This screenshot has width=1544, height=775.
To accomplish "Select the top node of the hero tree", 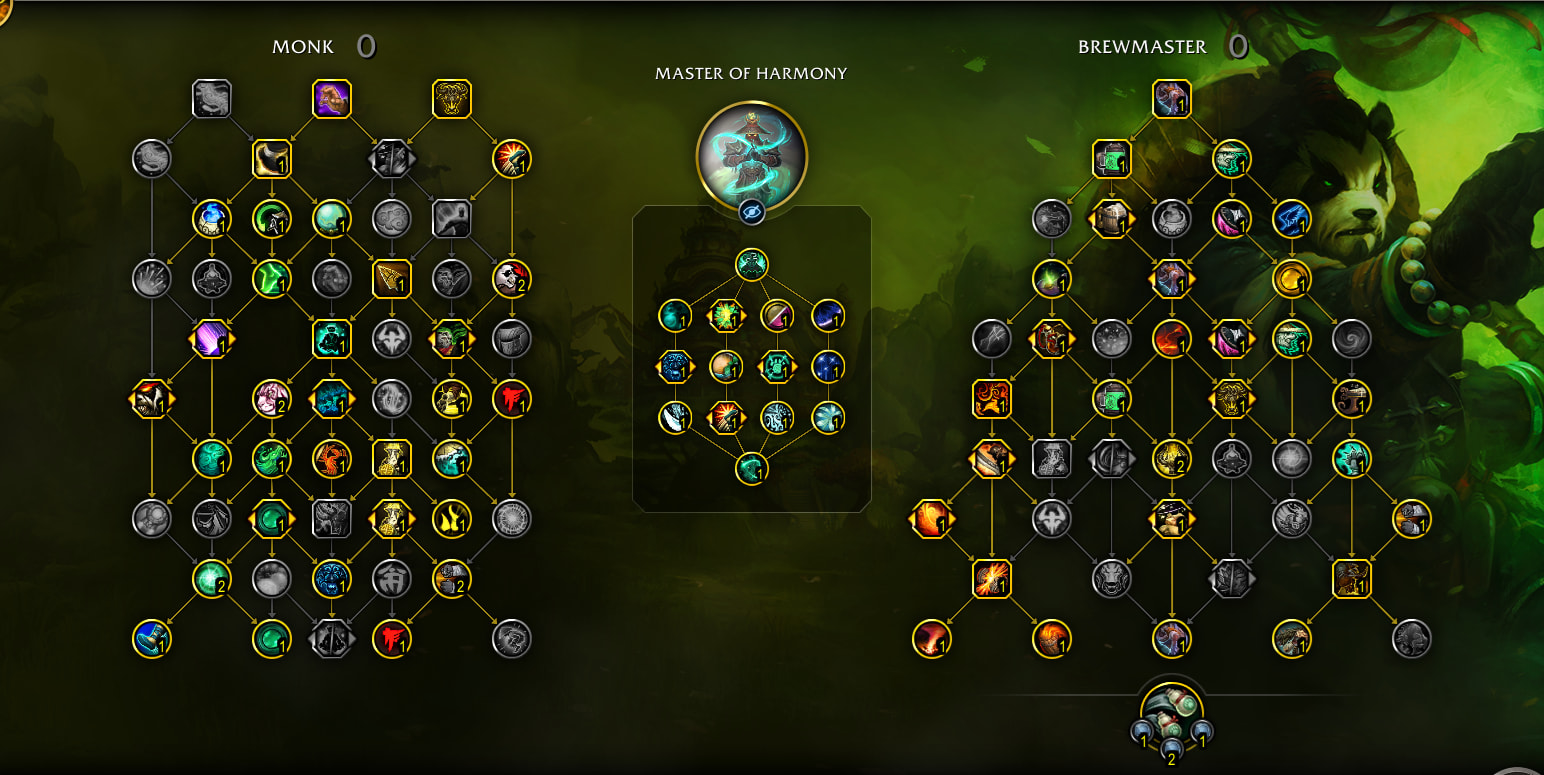I will click(x=751, y=265).
